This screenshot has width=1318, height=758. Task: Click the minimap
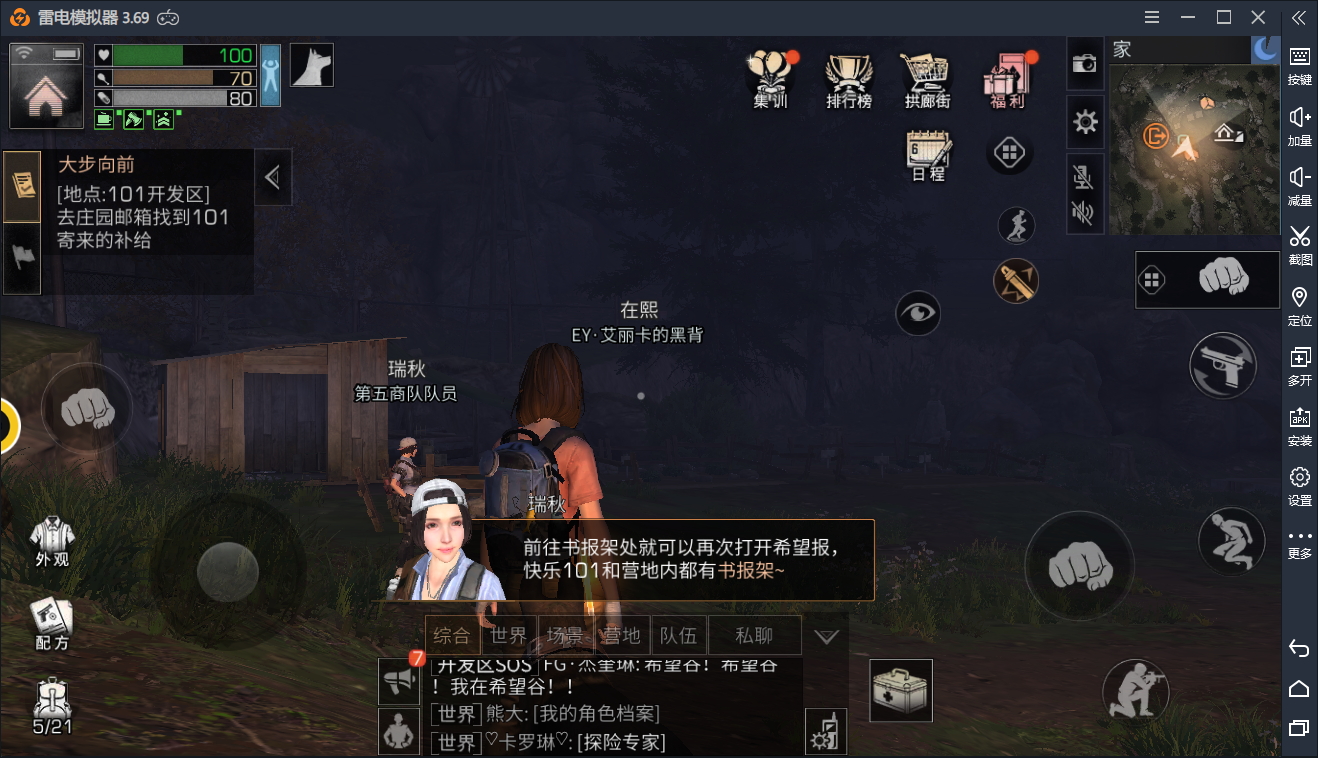click(x=1194, y=150)
